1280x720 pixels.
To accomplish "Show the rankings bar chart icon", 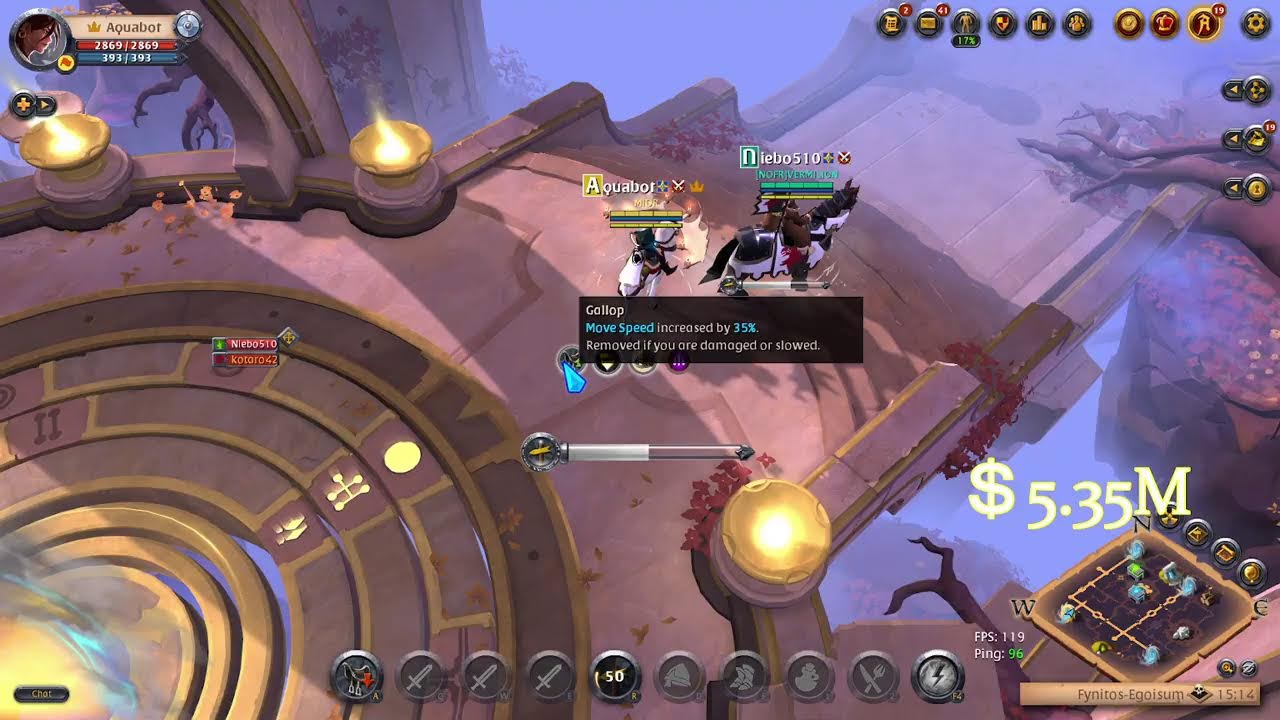I will click(1040, 23).
